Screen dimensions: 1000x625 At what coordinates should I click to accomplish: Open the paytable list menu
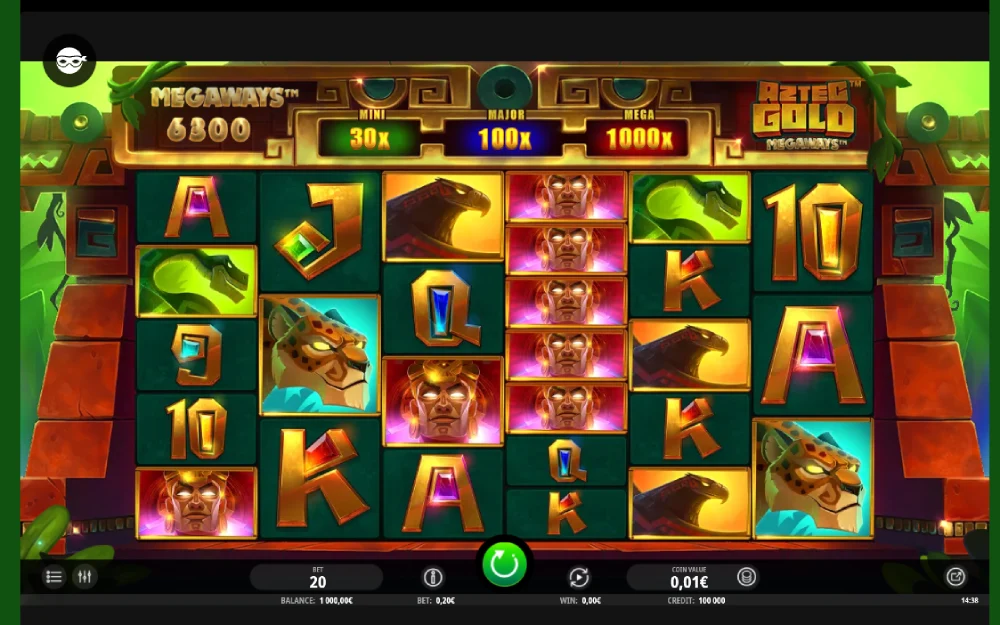coord(55,577)
